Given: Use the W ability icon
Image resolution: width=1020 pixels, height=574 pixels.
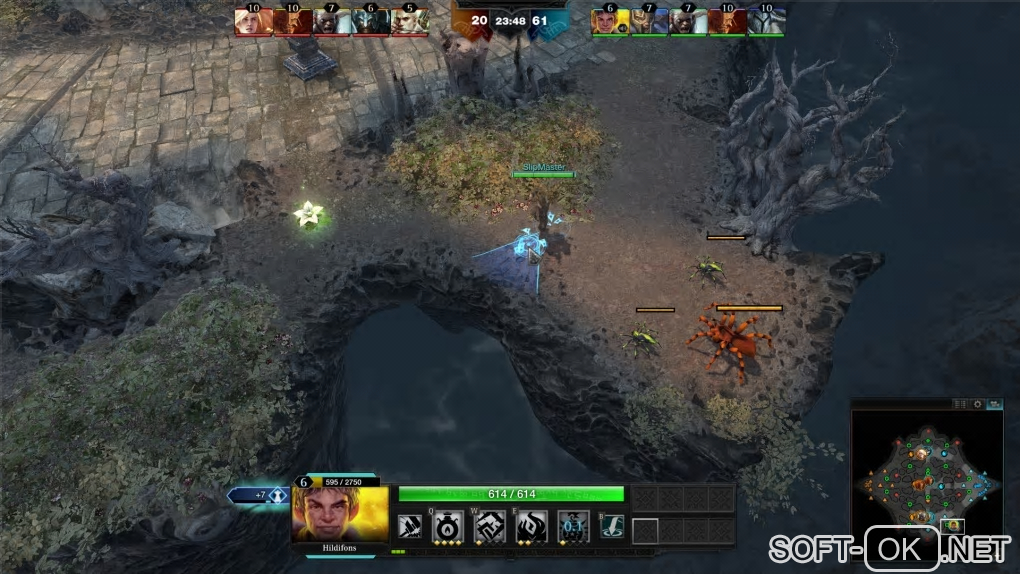Looking at the screenshot, I should (488, 526).
